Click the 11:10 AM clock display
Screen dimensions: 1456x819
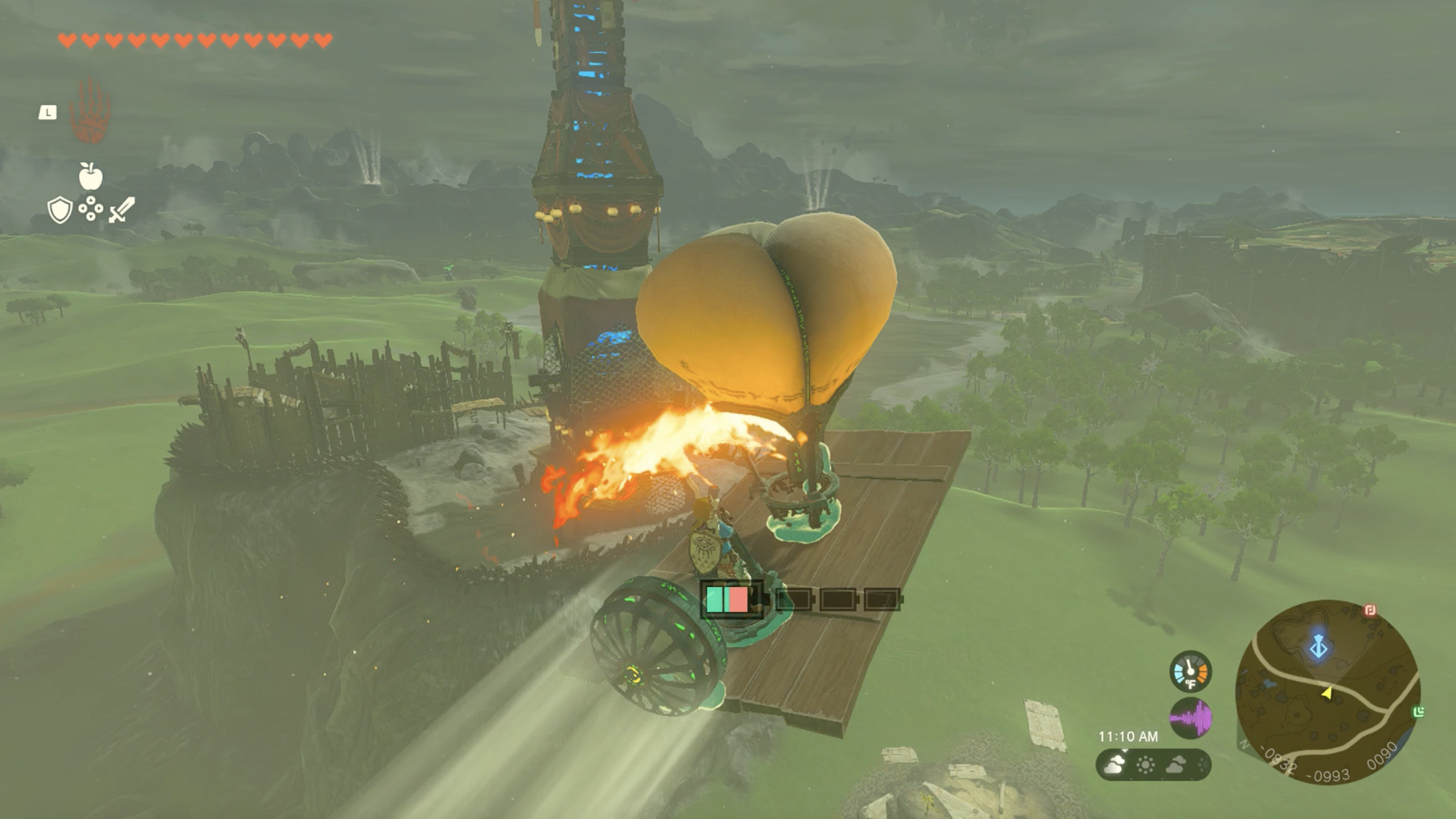point(1129,737)
